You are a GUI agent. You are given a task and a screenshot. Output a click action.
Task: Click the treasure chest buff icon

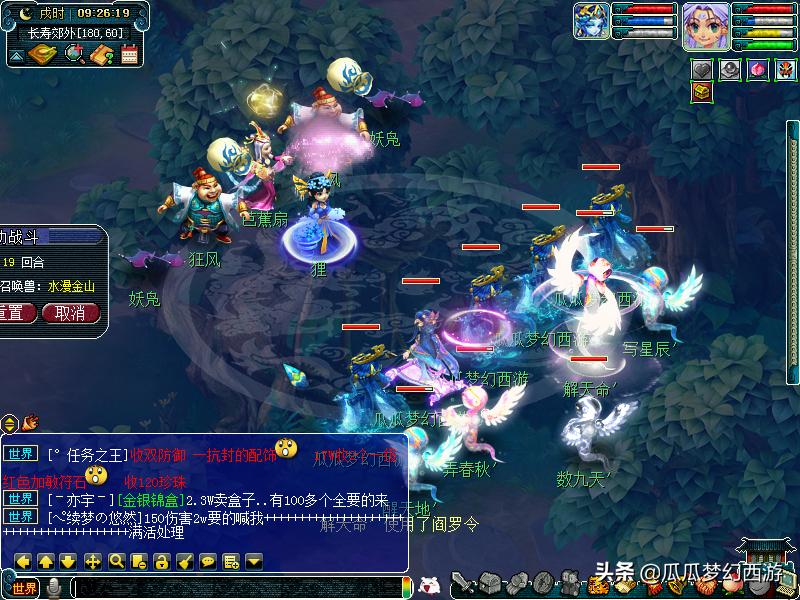tap(702, 92)
